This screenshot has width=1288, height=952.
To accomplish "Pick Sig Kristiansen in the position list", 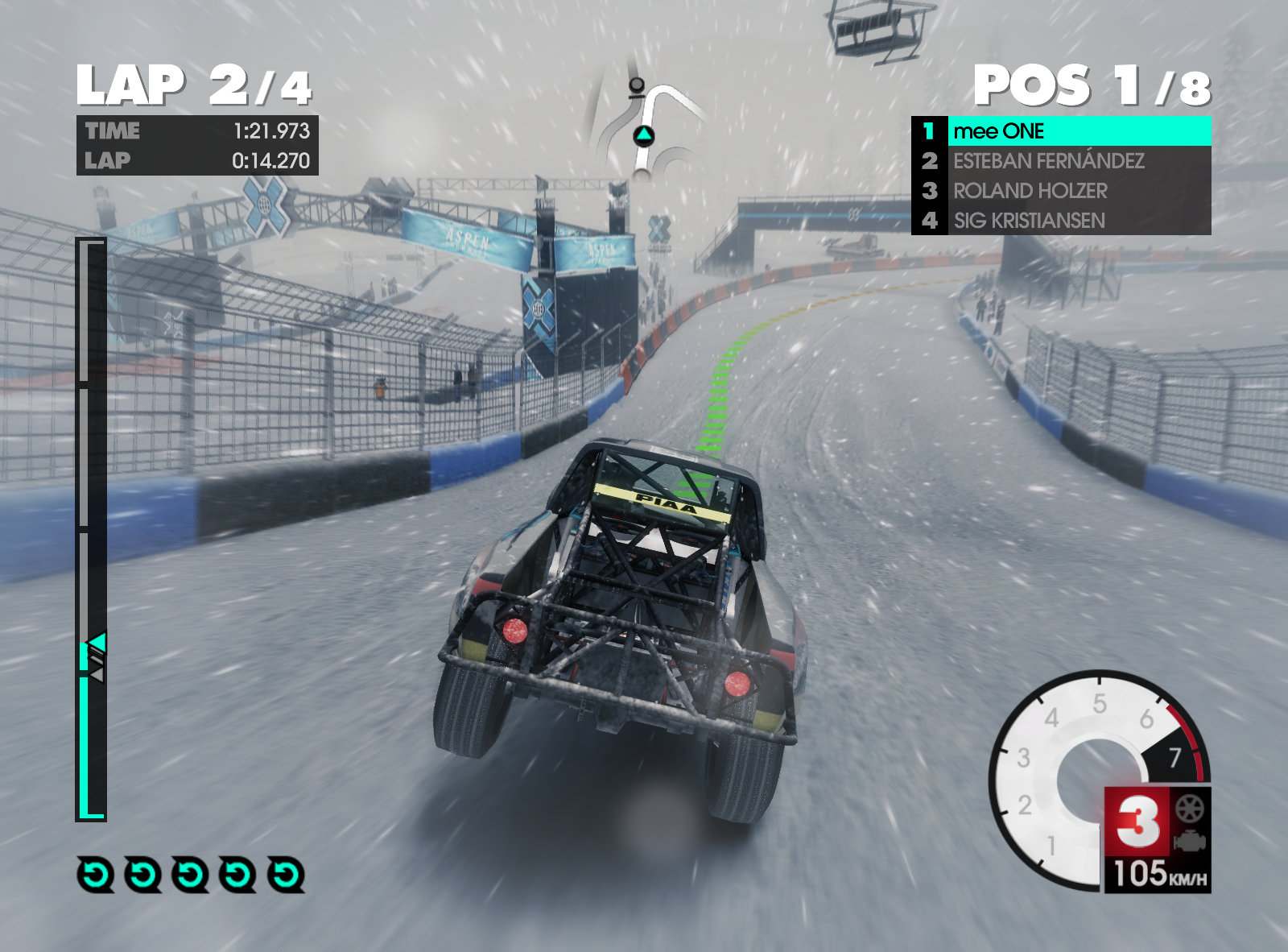I will click(x=1061, y=220).
